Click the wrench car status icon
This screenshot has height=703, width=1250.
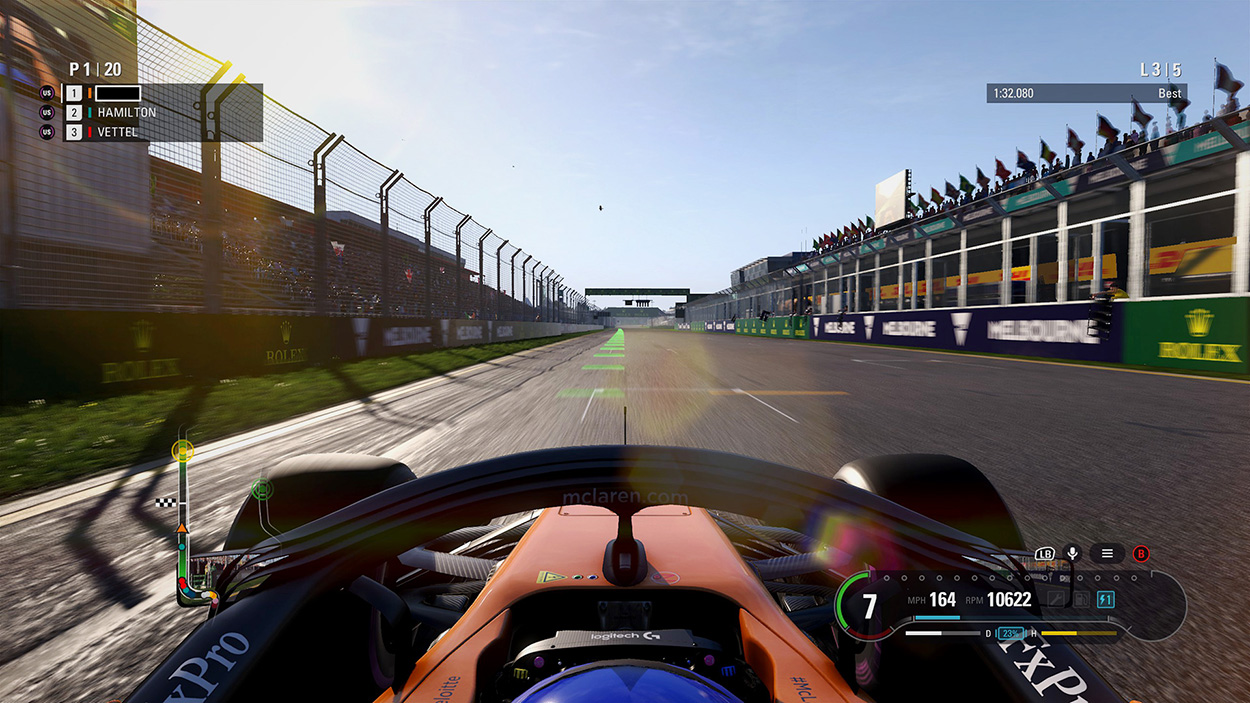1055,600
